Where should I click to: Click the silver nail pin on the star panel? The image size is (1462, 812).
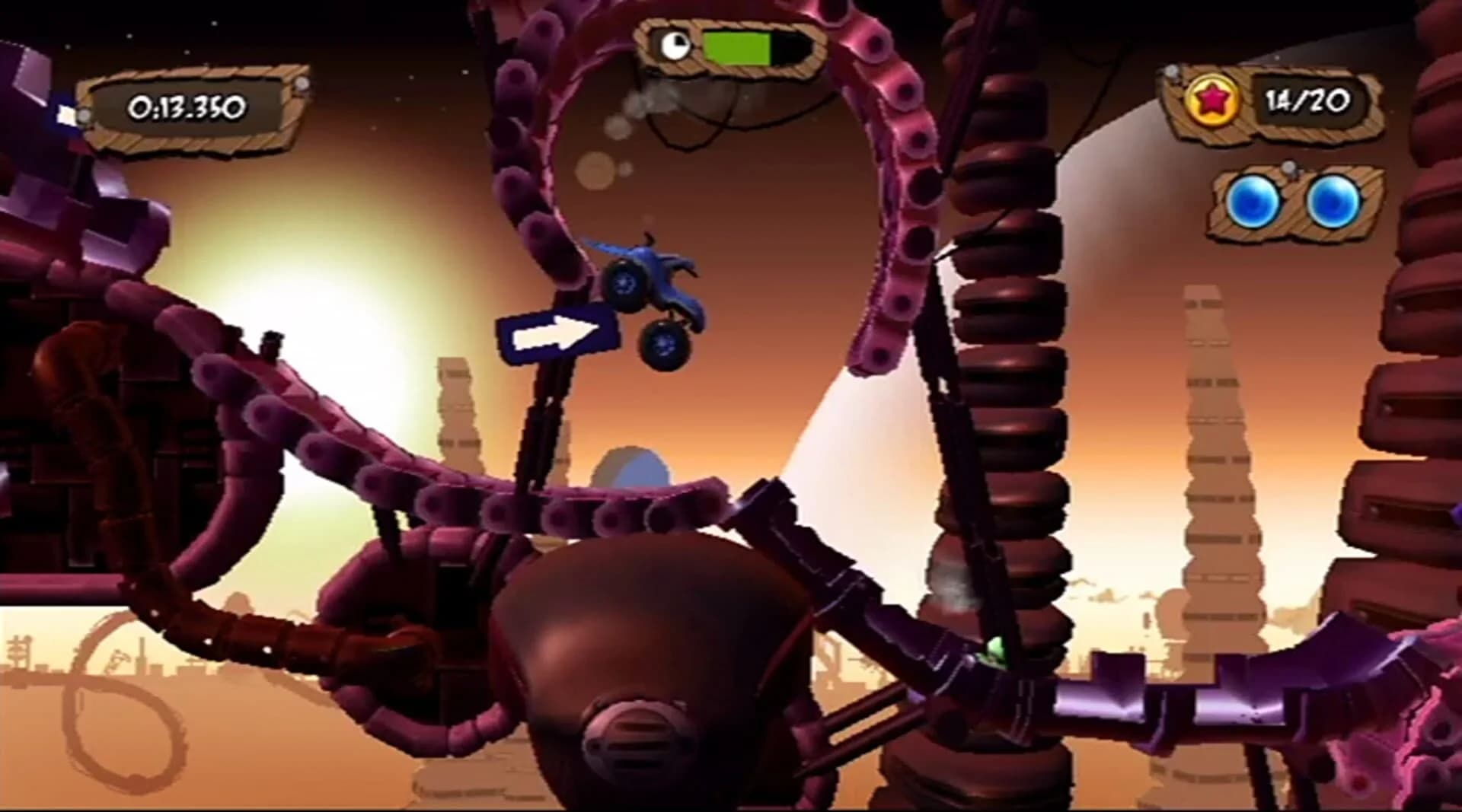point(1170,72)
